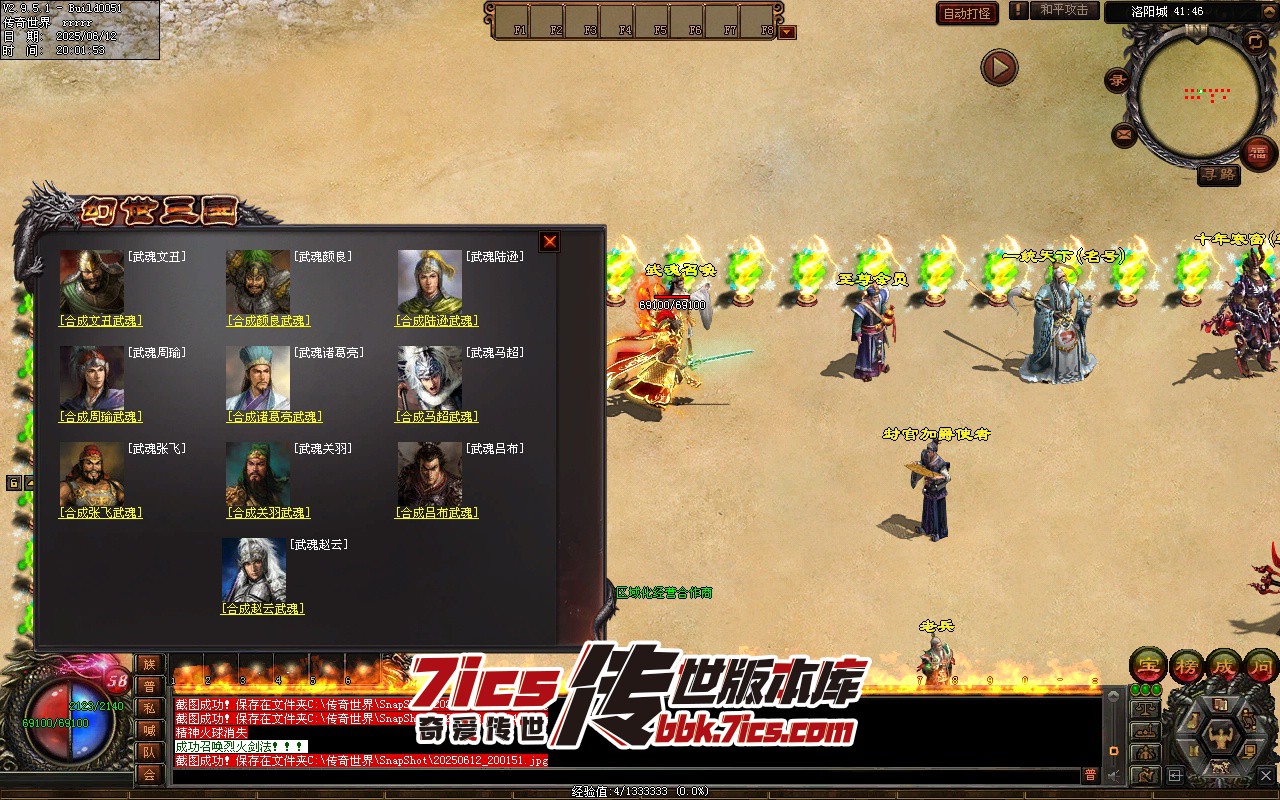Click the 录 record button beside minimap
This screenshot has height=800, width=1280.
(1117, 81)
